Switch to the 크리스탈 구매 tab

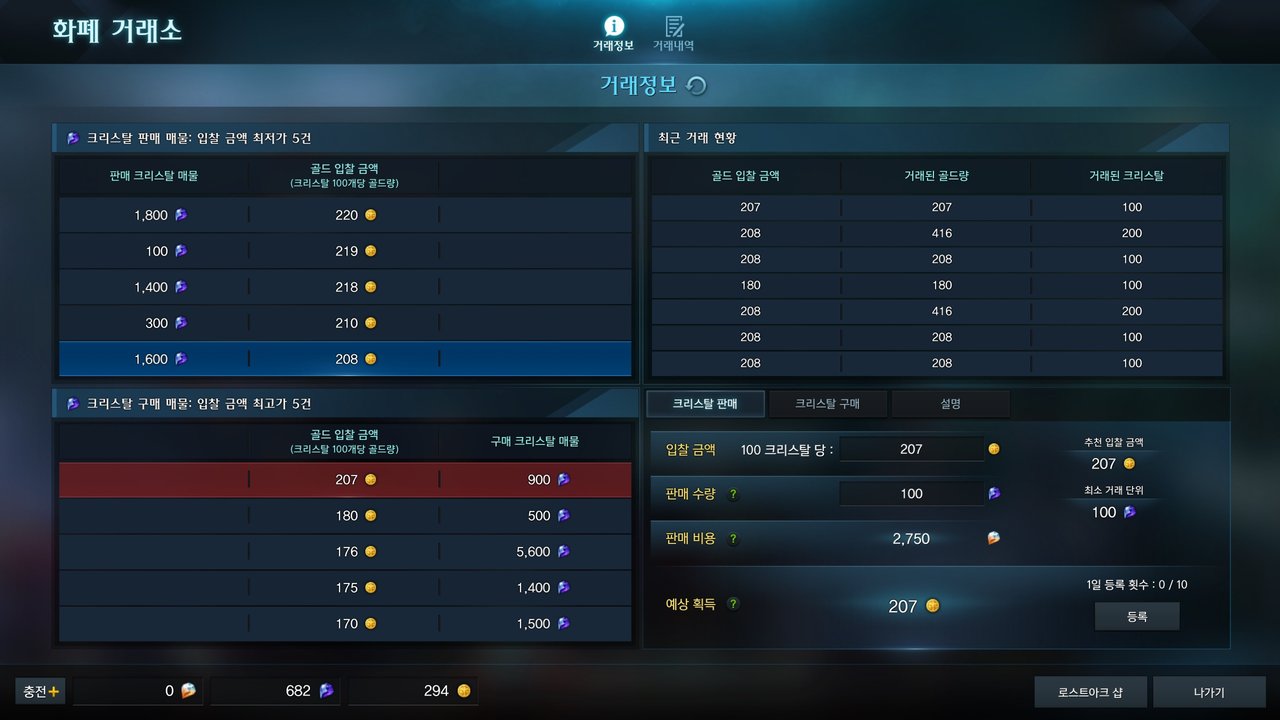827,404
